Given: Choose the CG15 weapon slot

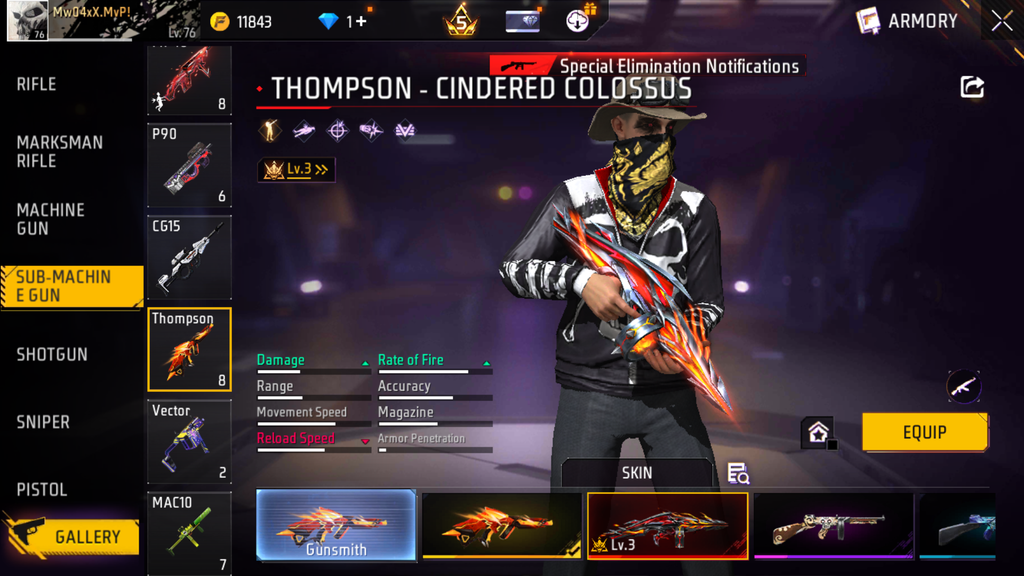Looking at the screenshot, I should [189, 257].
